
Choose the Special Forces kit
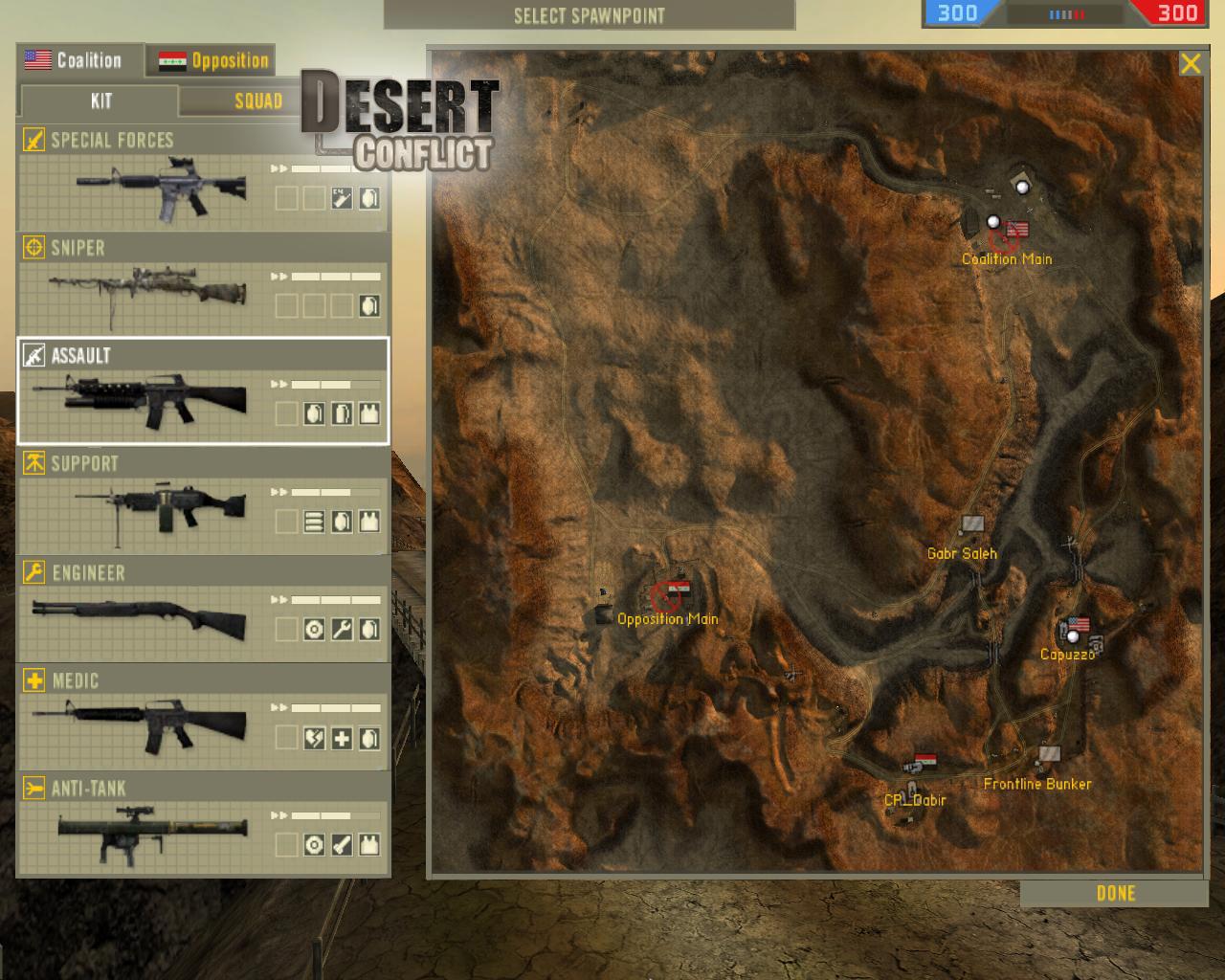203,179
